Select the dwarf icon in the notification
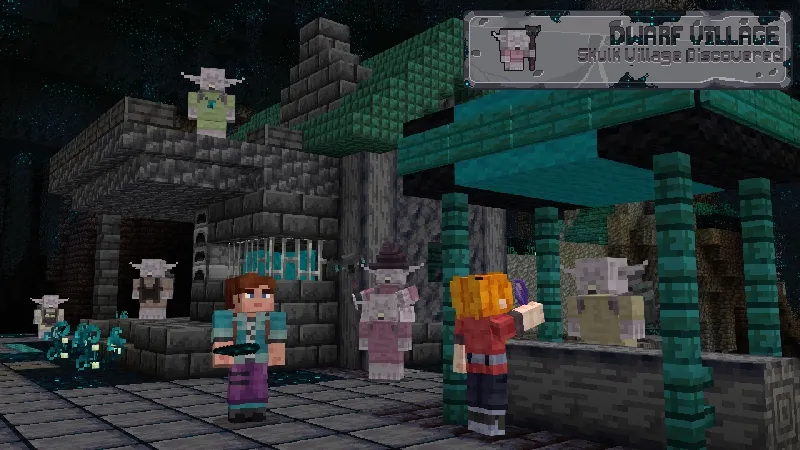 tap(512, 47)
